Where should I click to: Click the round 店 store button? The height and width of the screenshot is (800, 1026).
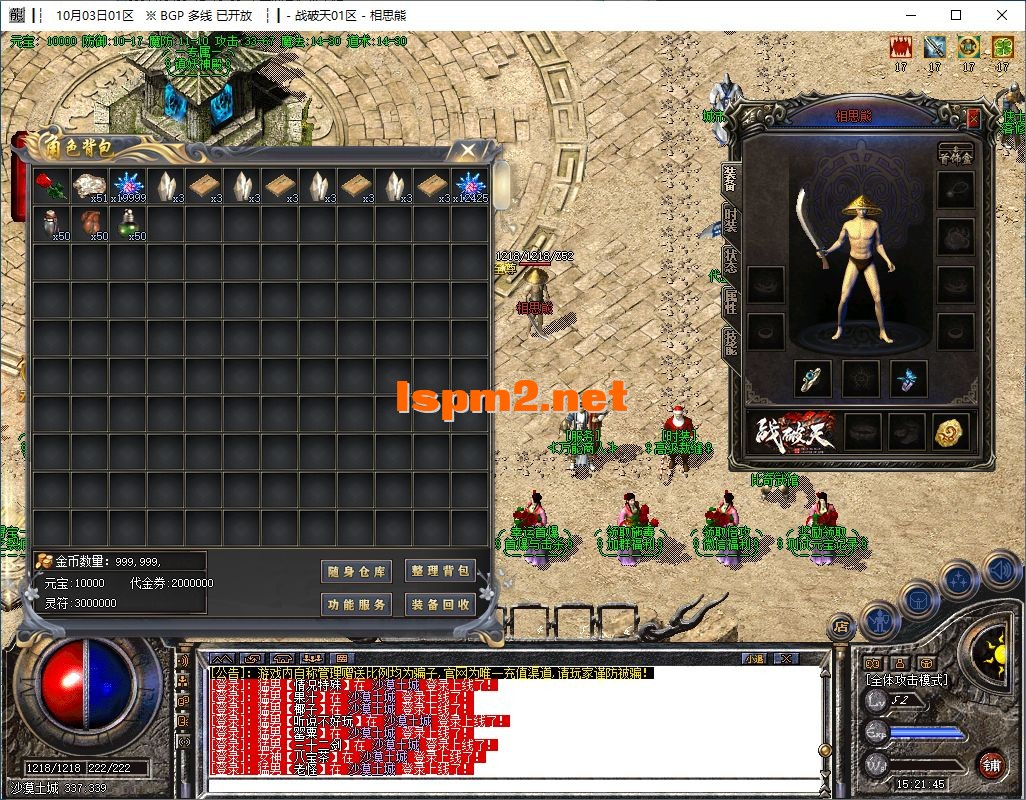click(841, 626)
